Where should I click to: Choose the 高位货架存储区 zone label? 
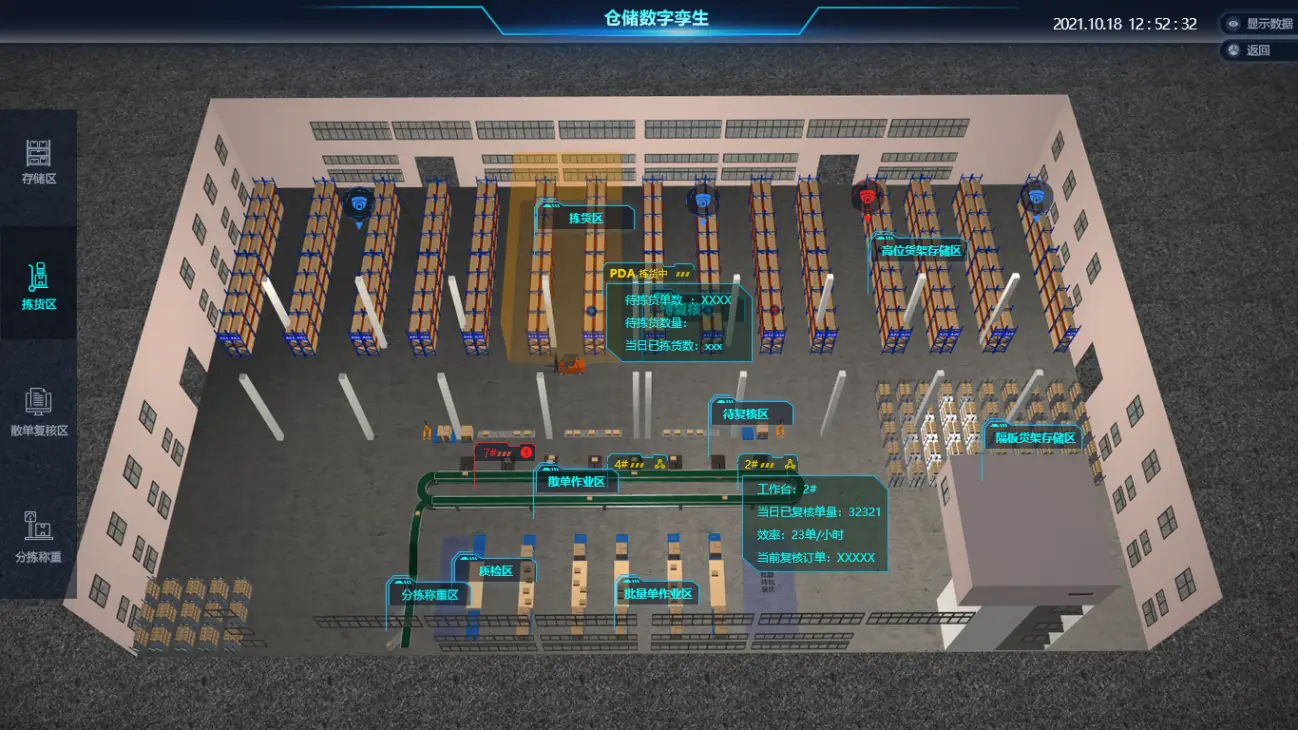point(919,251)
